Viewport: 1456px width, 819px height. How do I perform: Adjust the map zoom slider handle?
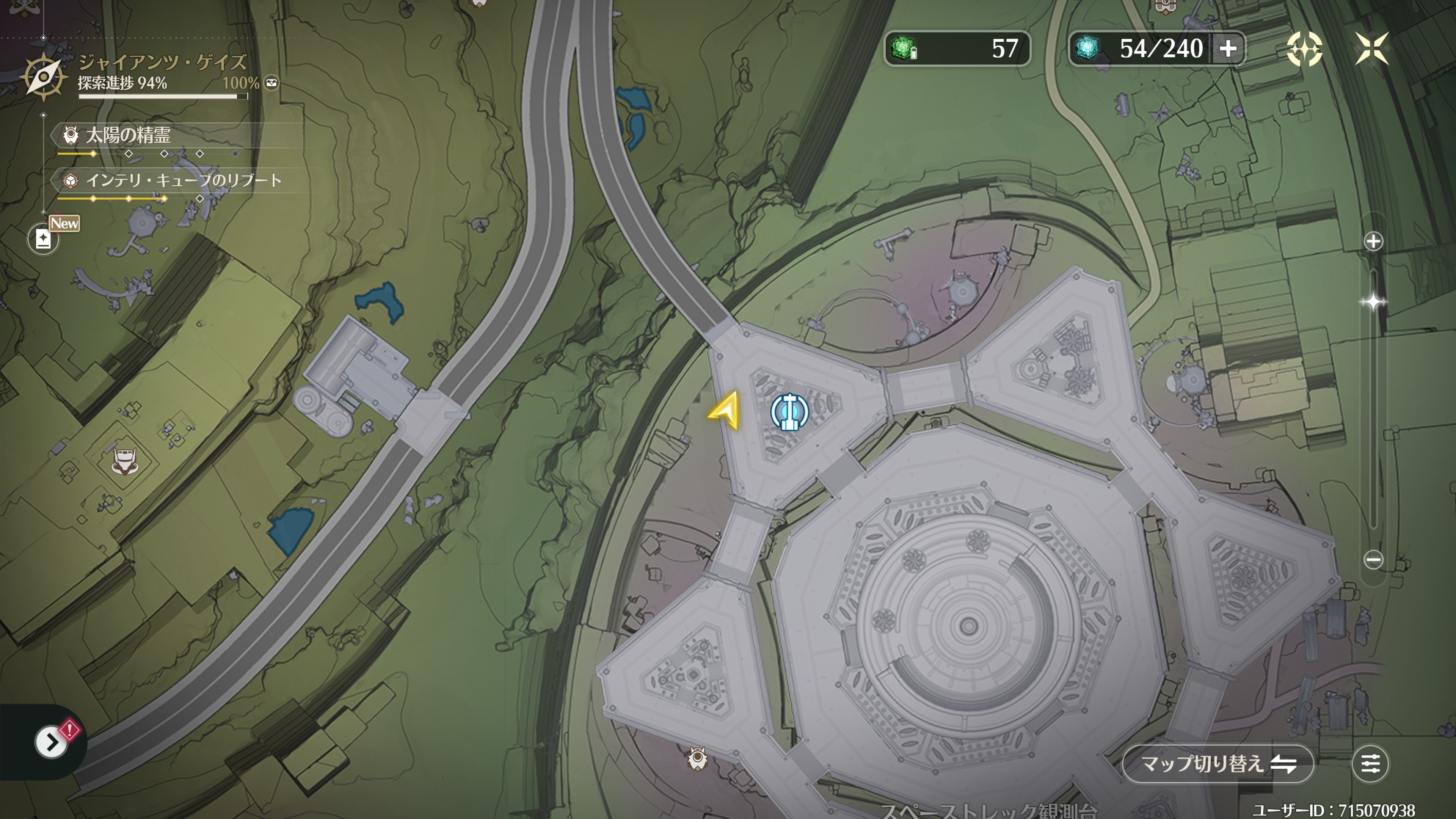(1373, 302)
